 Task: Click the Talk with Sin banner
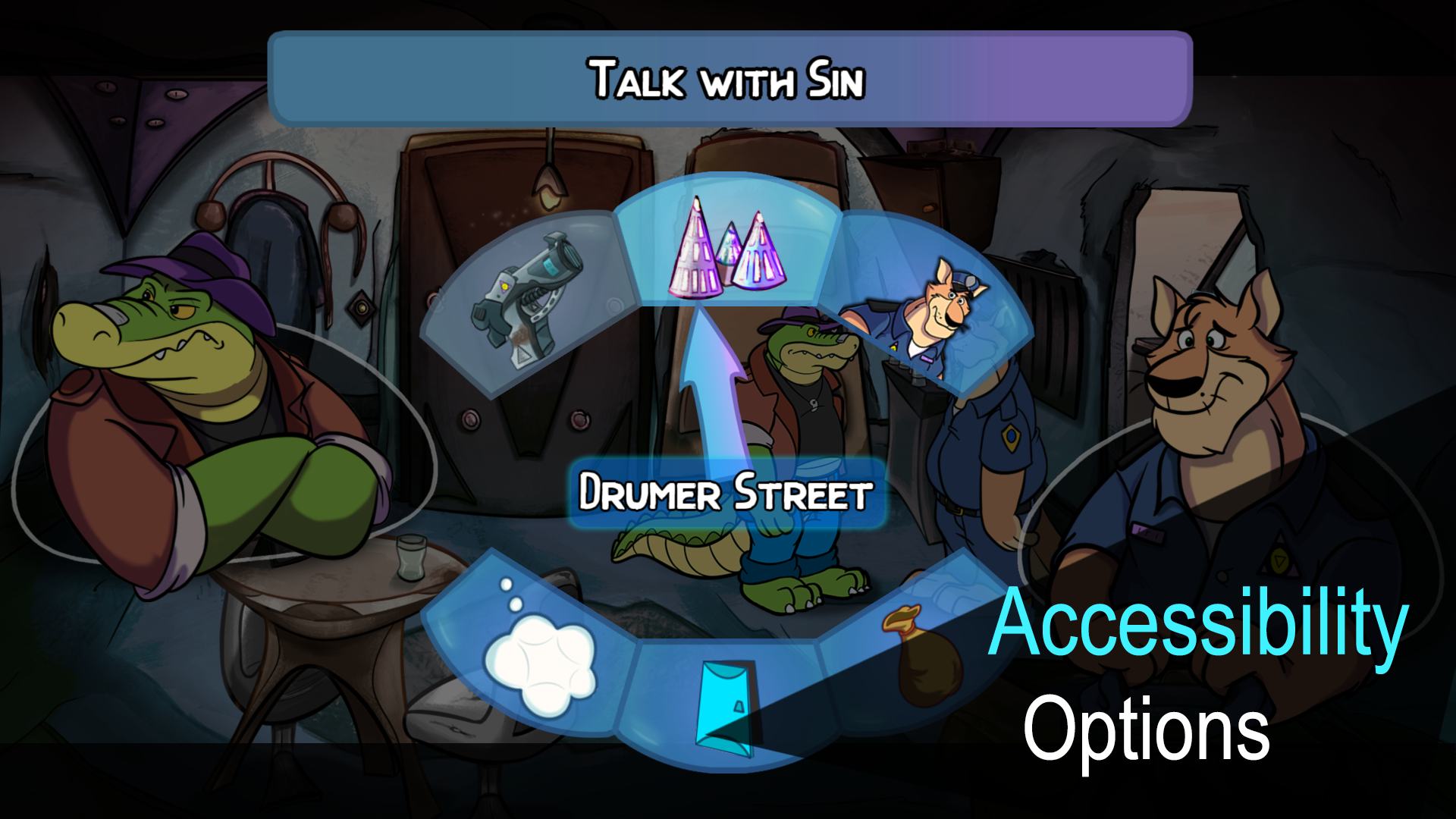coord(726,78)
